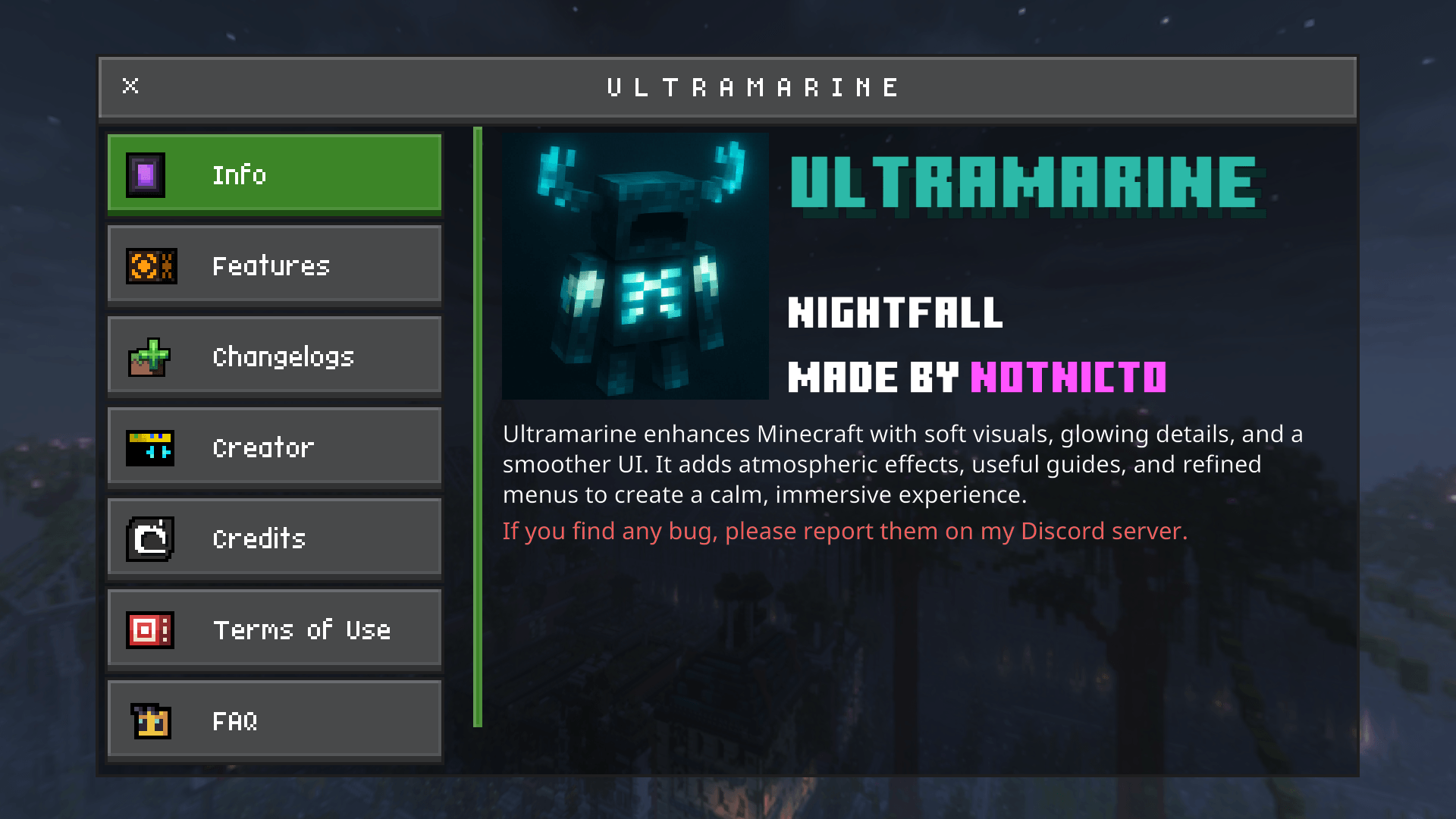Screen dimensions: 1456x819
Task: Click the potion icon beside Info
Action: (147, 174)
